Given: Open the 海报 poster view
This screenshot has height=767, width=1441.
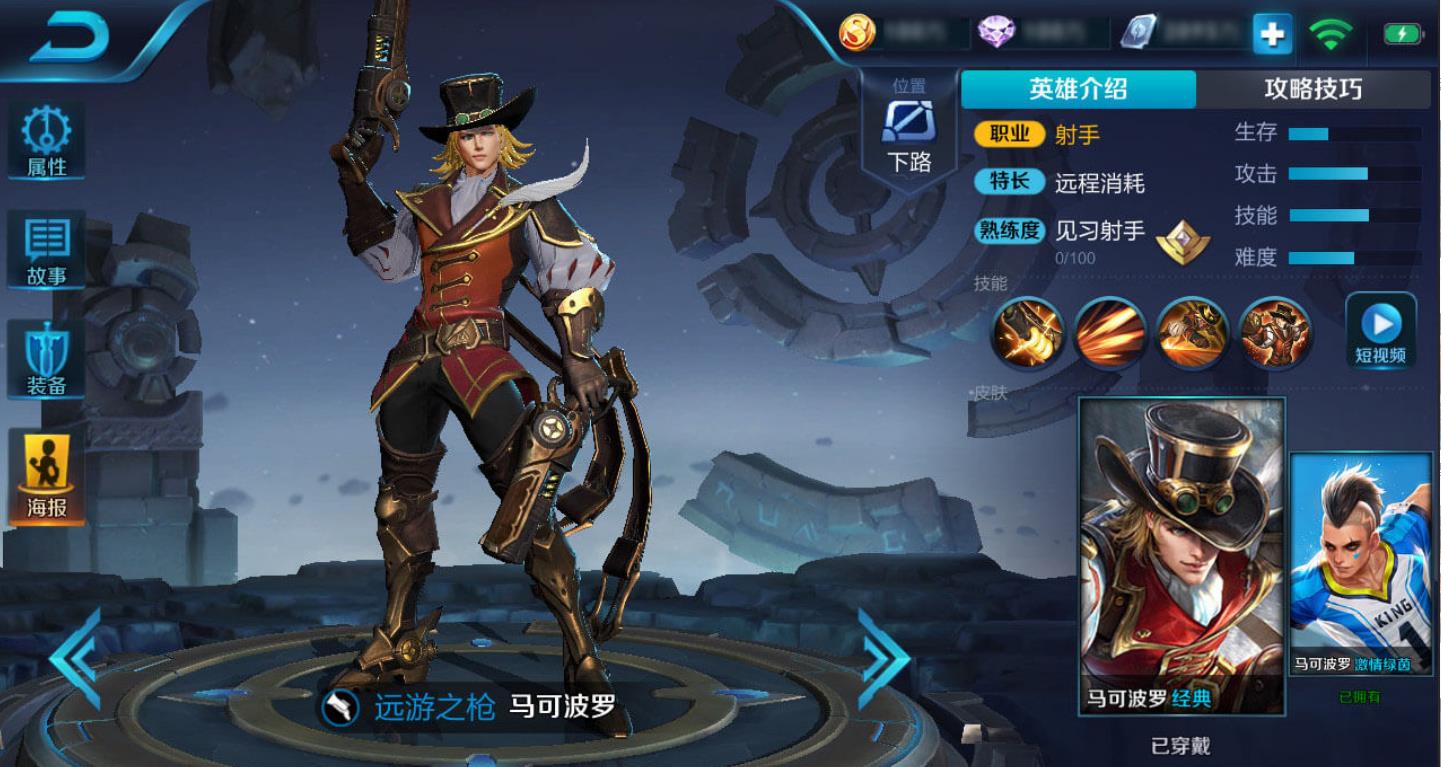Looking at the screenshot, I should pos(46,477).
